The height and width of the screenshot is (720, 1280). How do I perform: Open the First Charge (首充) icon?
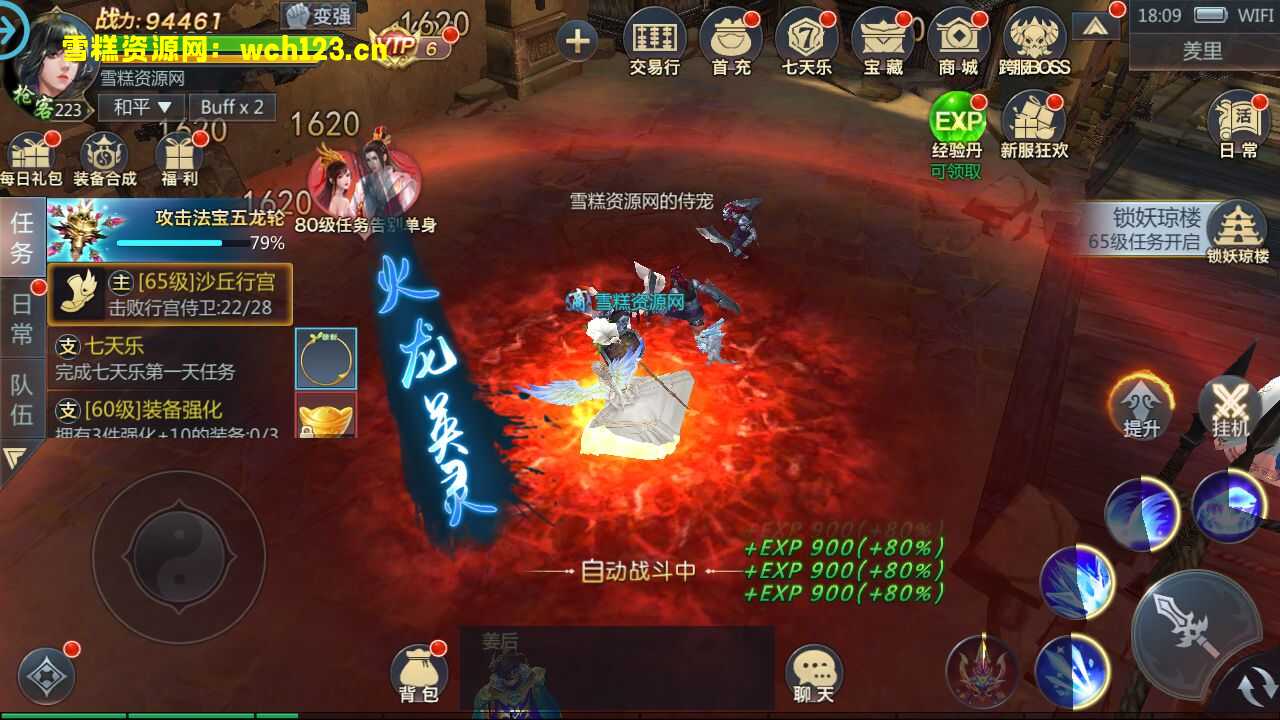pyautogui.click(x=731, y=40)
